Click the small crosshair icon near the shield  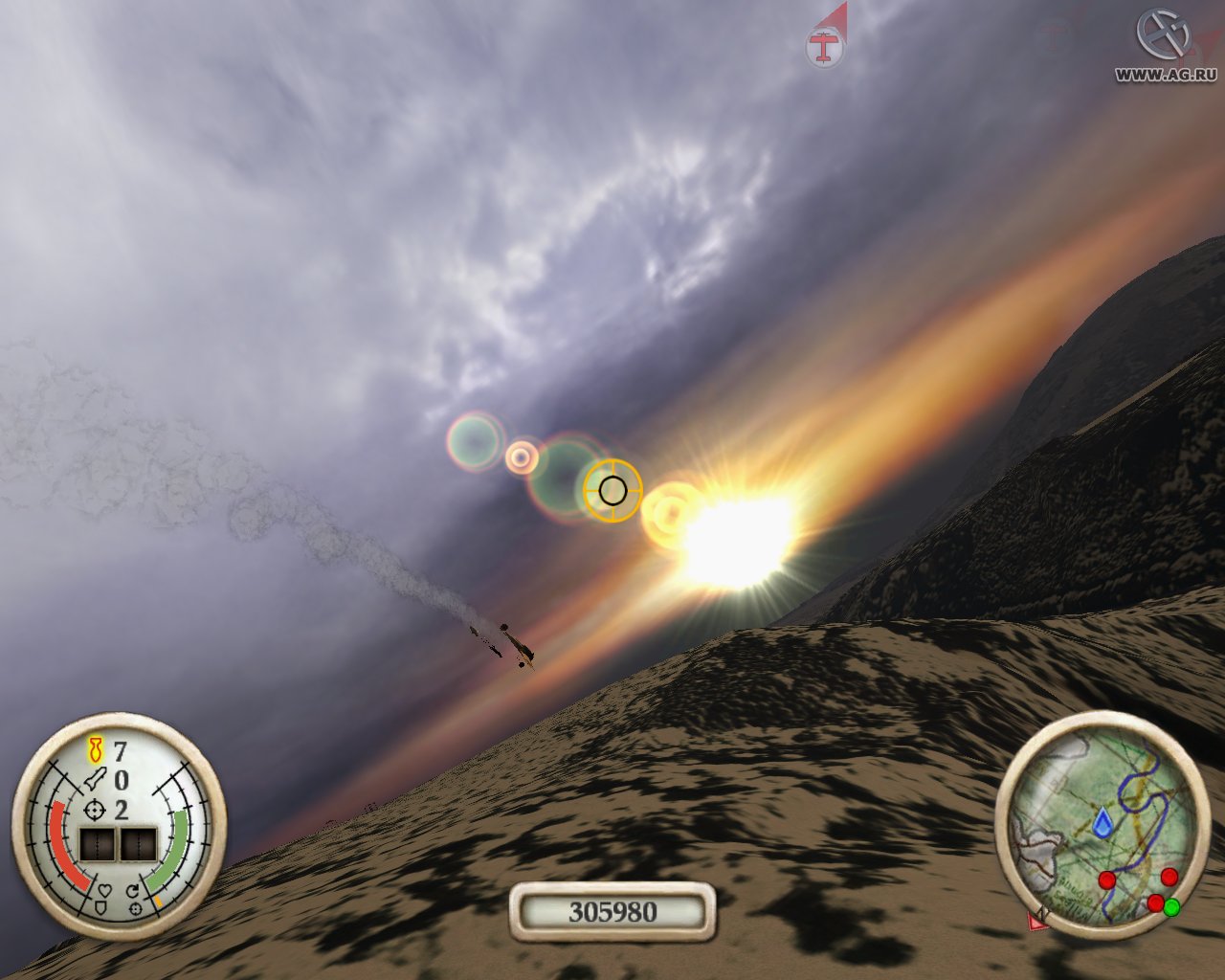[134, 909]
